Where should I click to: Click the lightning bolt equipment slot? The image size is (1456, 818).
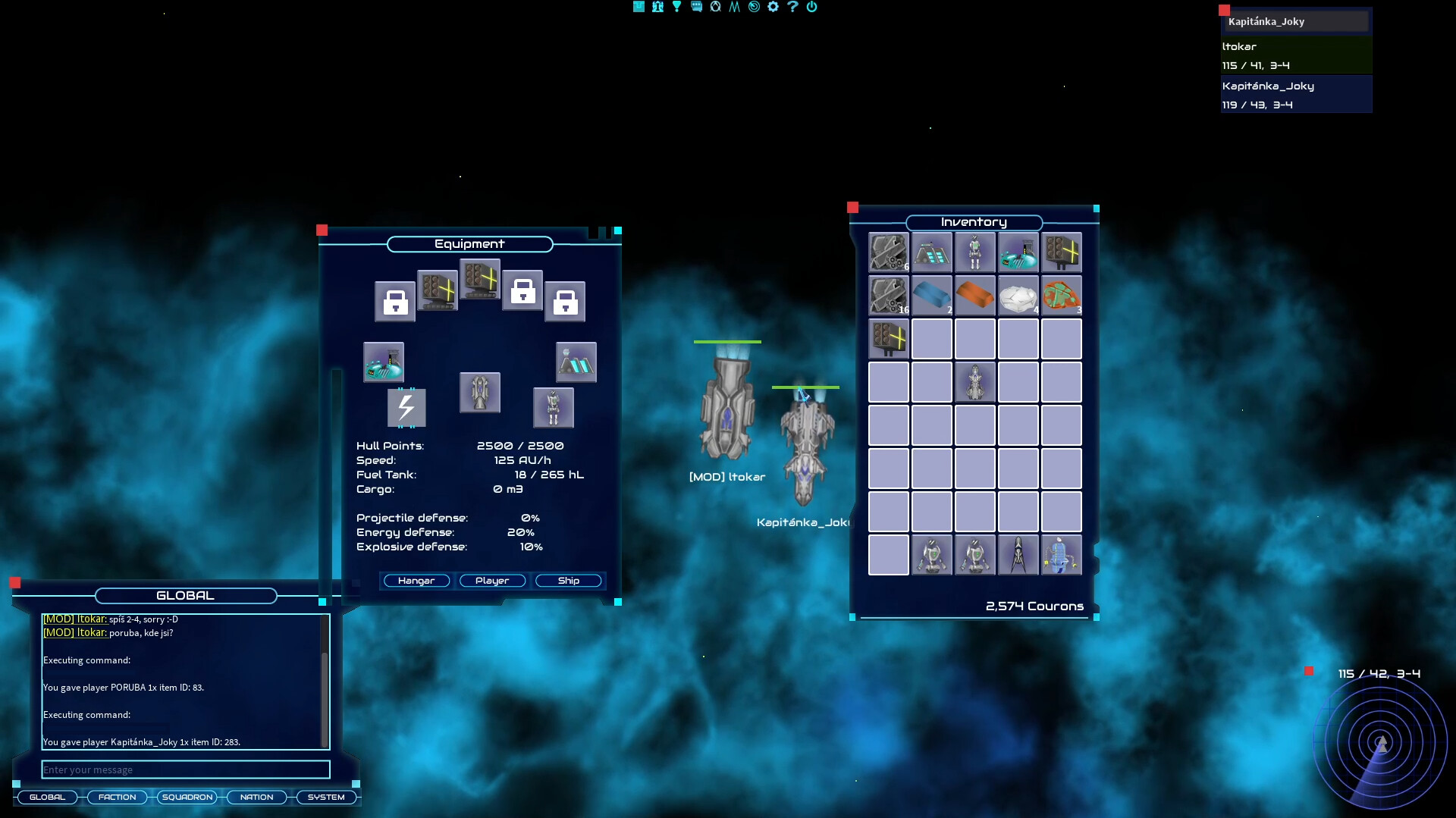[x=406, y=409]
